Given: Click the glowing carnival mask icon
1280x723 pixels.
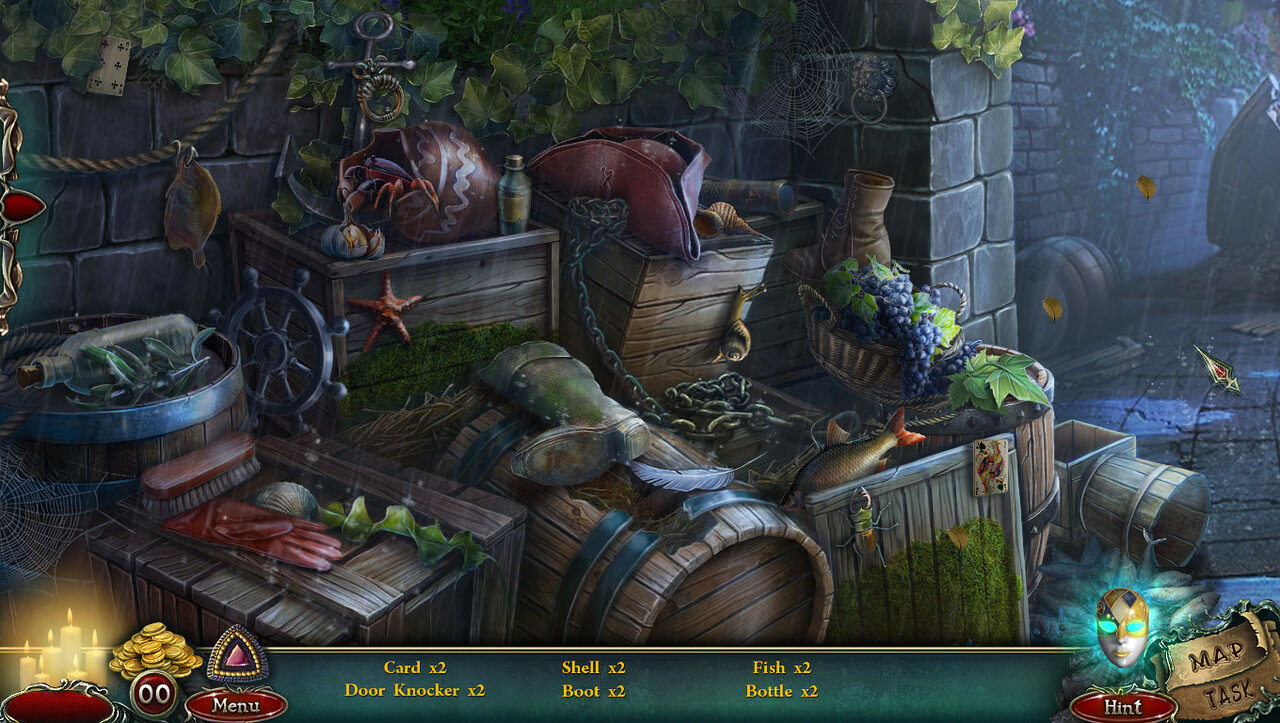Looking at the screenshot, I should point(1121,627).
